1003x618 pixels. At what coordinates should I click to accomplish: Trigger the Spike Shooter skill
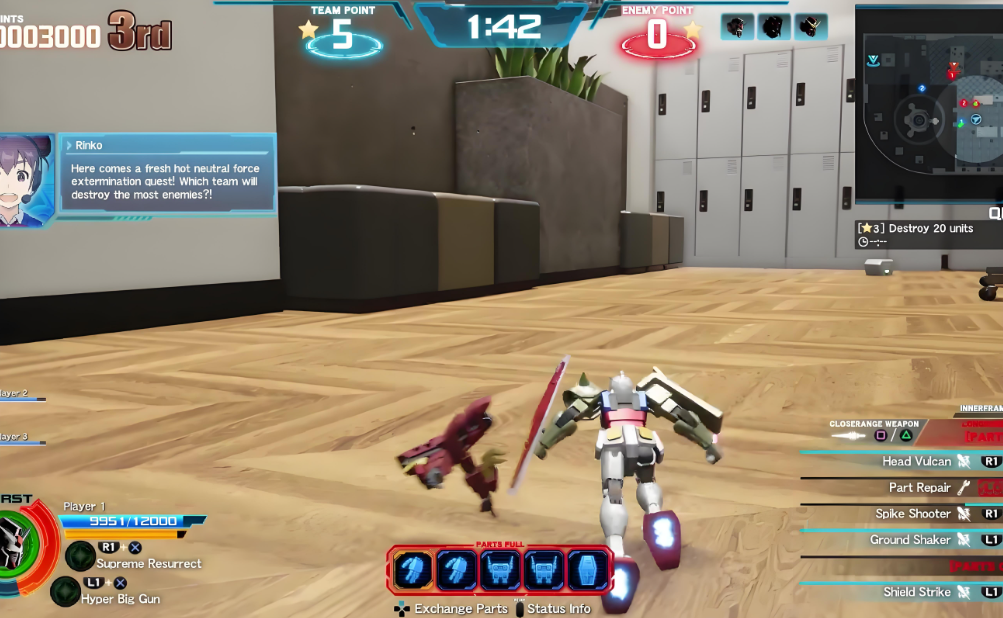click(x=913, y=514)
